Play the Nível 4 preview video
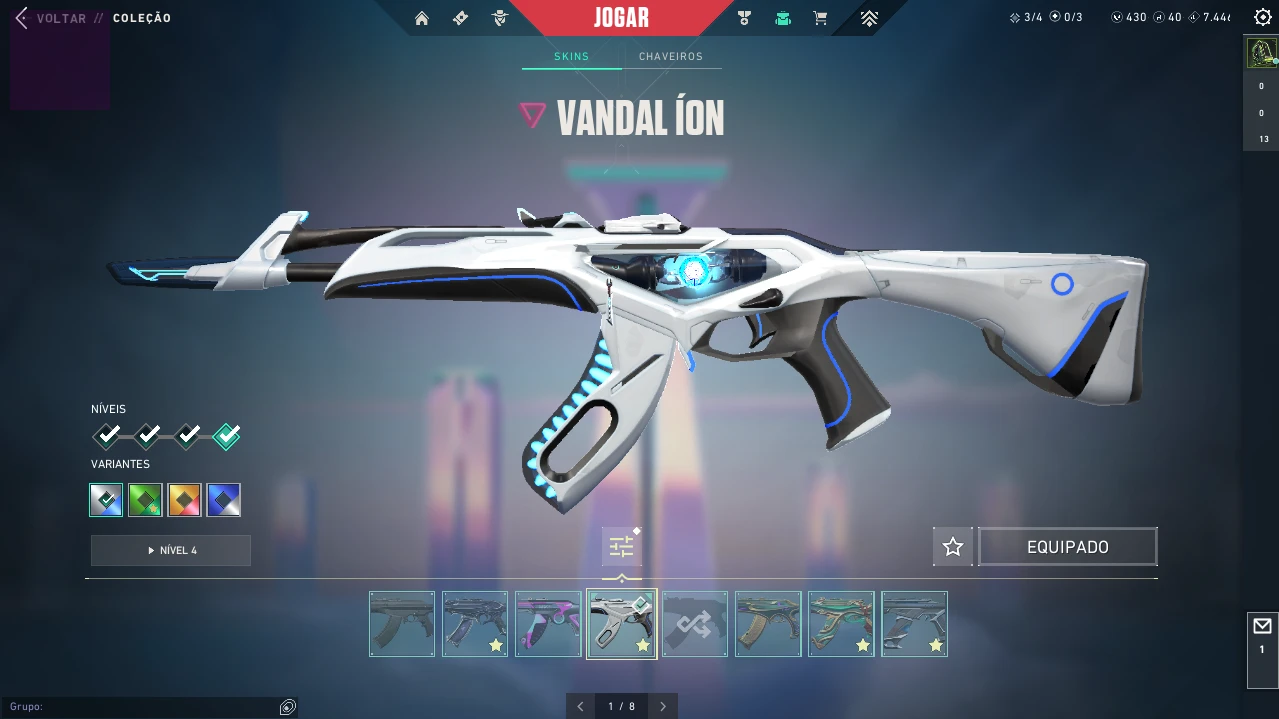 pyautogui.click(x=171, y=551)
